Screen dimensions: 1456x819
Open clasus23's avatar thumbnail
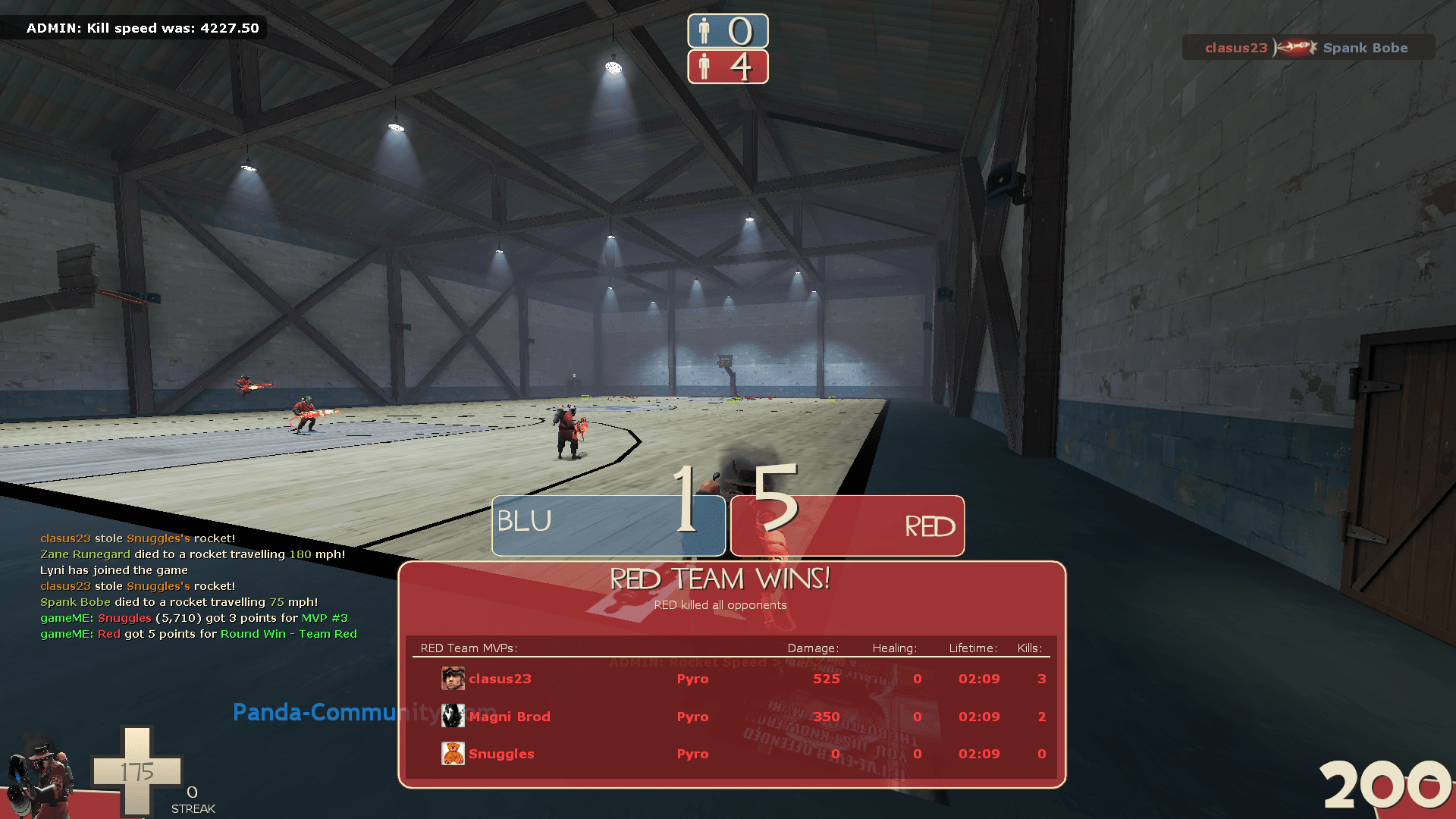point(453,678)
